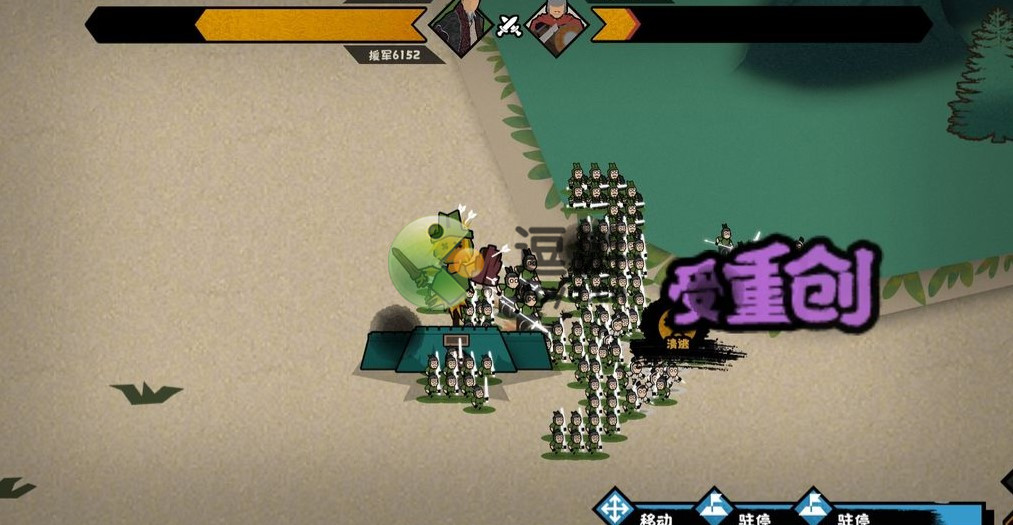Image resolution: width=1013 pixels, height=525 pixels.
Task: Click the red-helmeted enemy commander portrait
Action: click(x=557, y=25)
